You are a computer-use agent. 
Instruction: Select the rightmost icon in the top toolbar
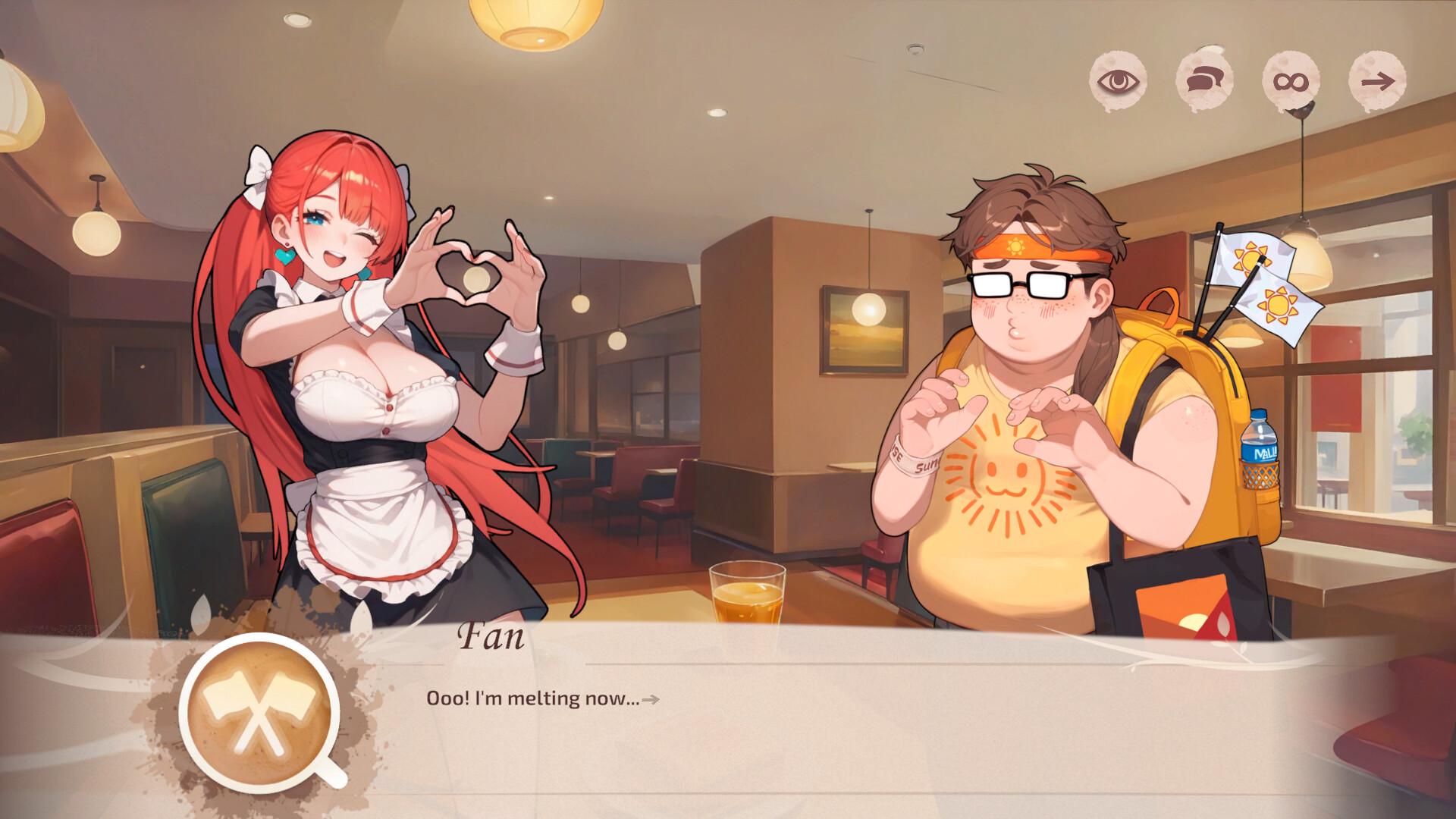point(1380,78)
